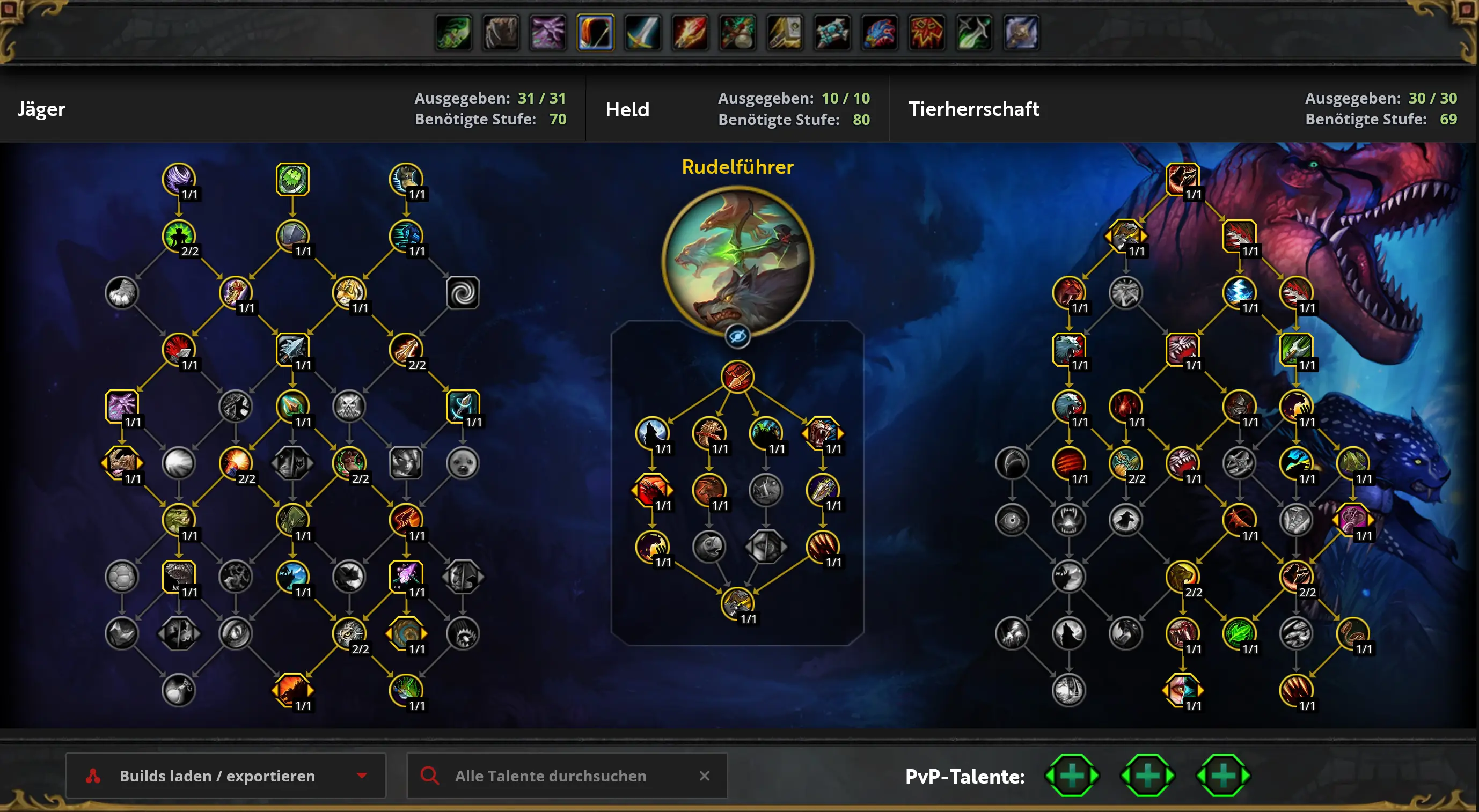1479x812 pixels.
Task: Select the Rogue green daggers class icon
Action: (x=974, y=32)
